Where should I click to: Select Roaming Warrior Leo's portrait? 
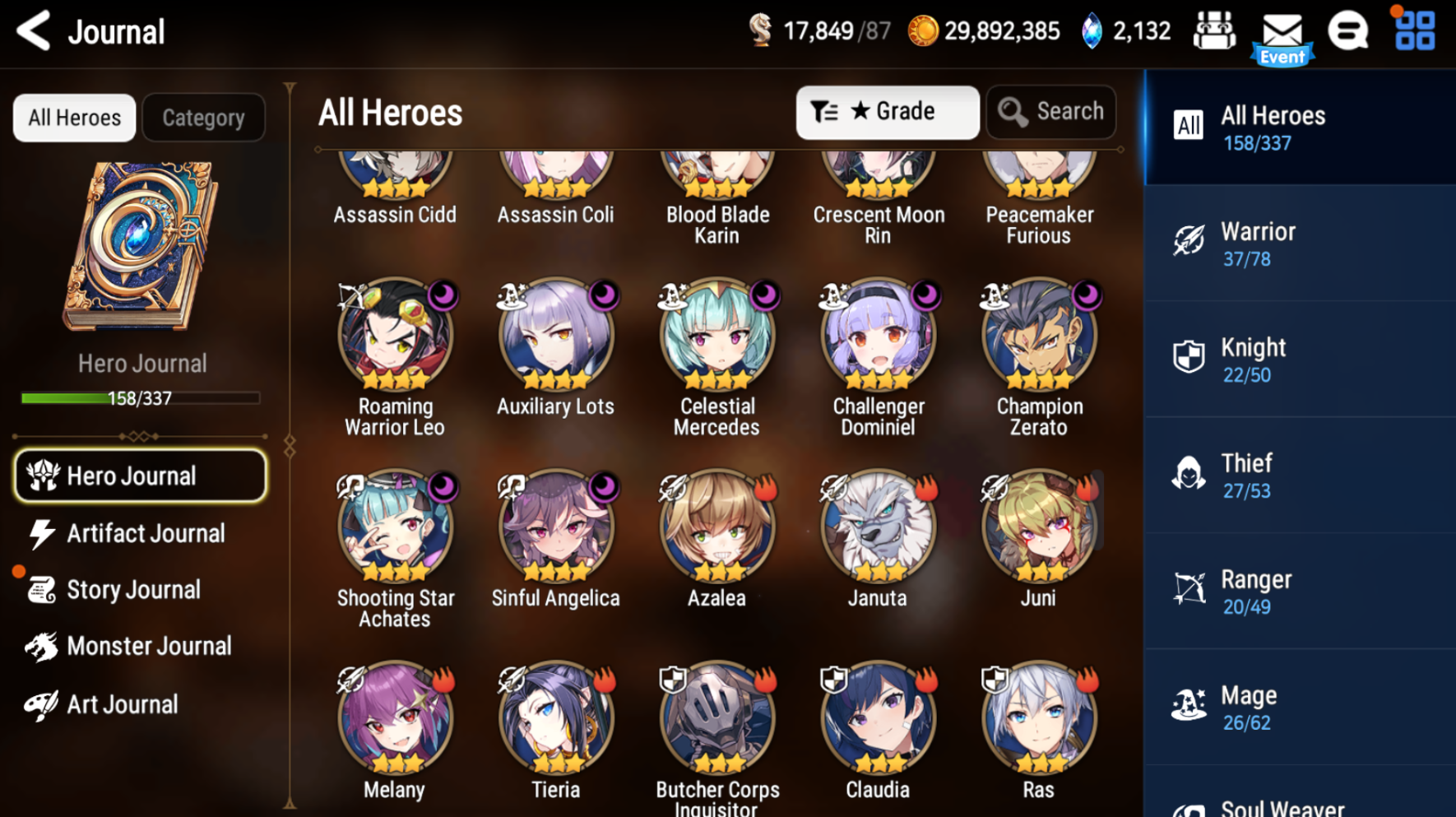pyautogui.click(x=395, y=335)
